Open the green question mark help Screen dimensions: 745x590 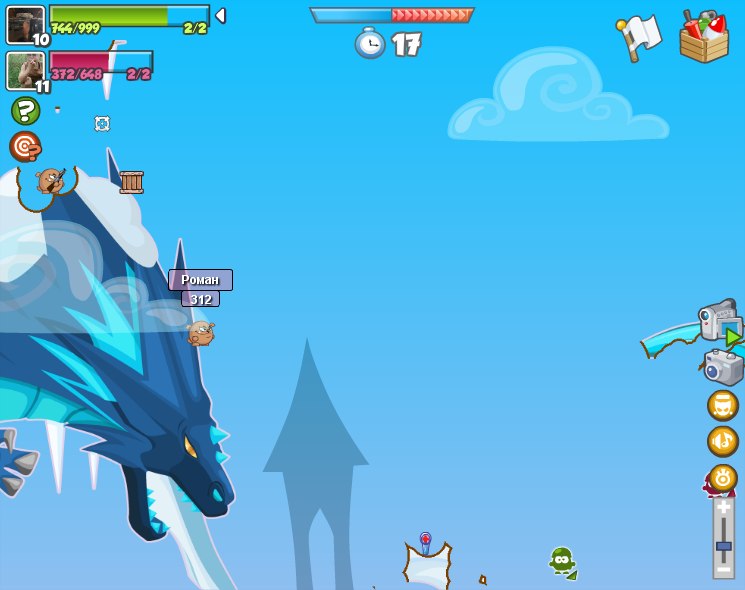[x=25, y=110]
